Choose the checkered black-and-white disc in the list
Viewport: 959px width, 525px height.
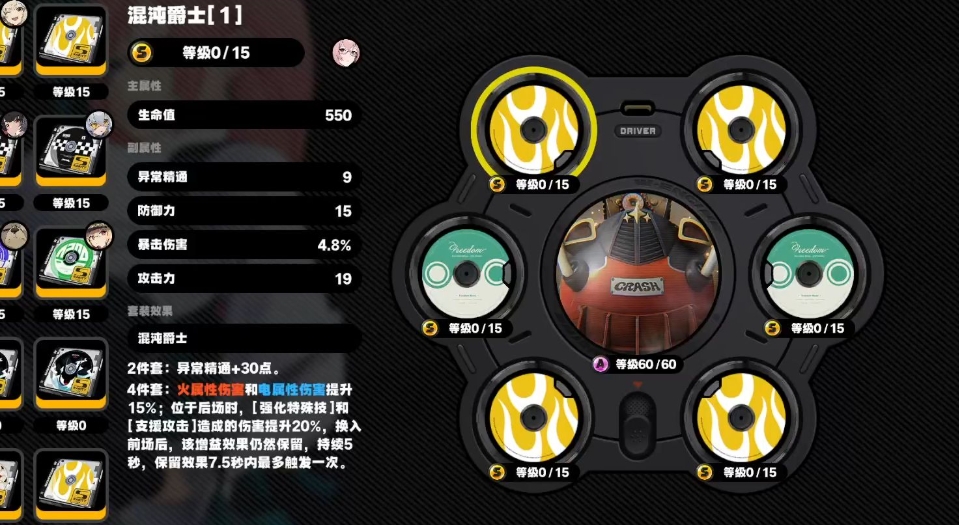[x=71, y=152]
